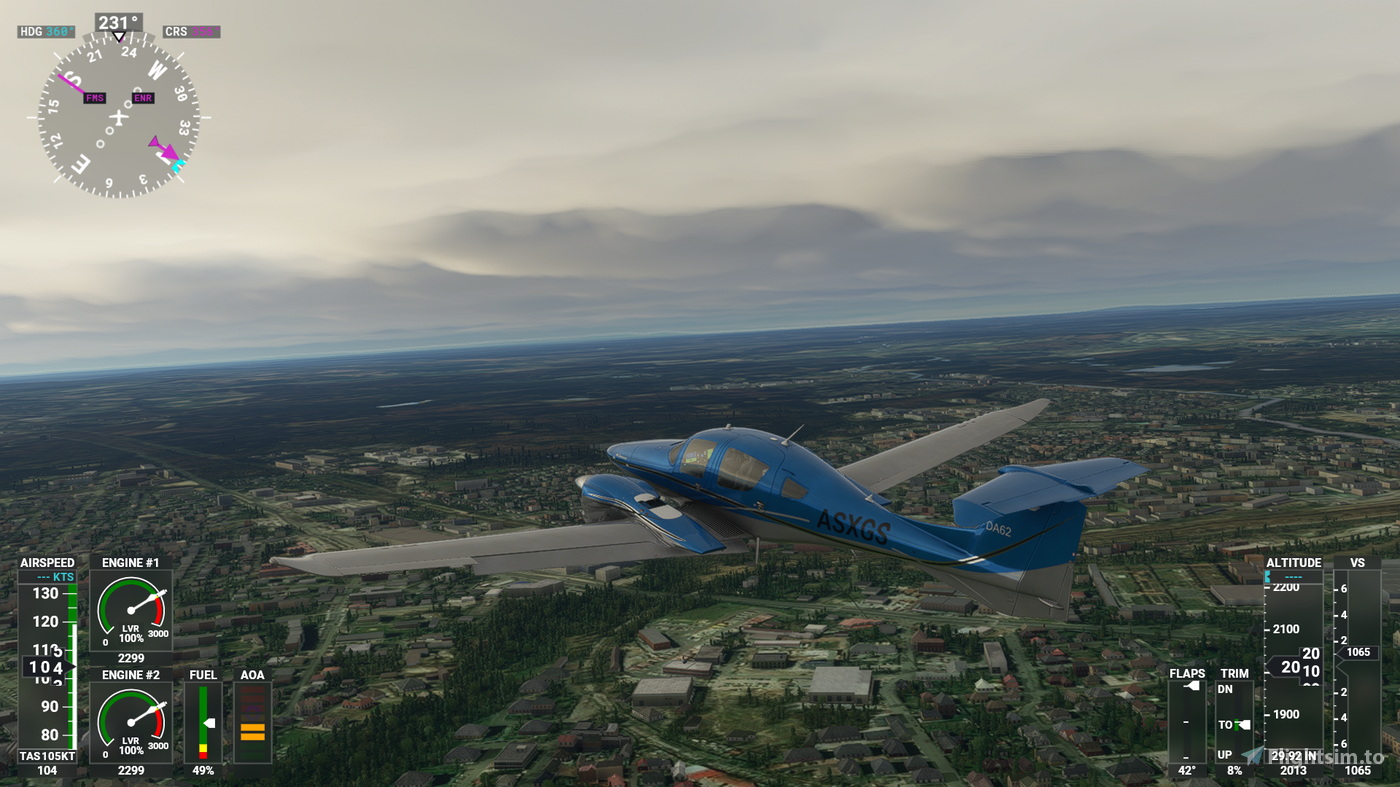Screen dimensions: 1400x787
Task: Select the HDG heading bug box
Action: click(x=46, y=32)
